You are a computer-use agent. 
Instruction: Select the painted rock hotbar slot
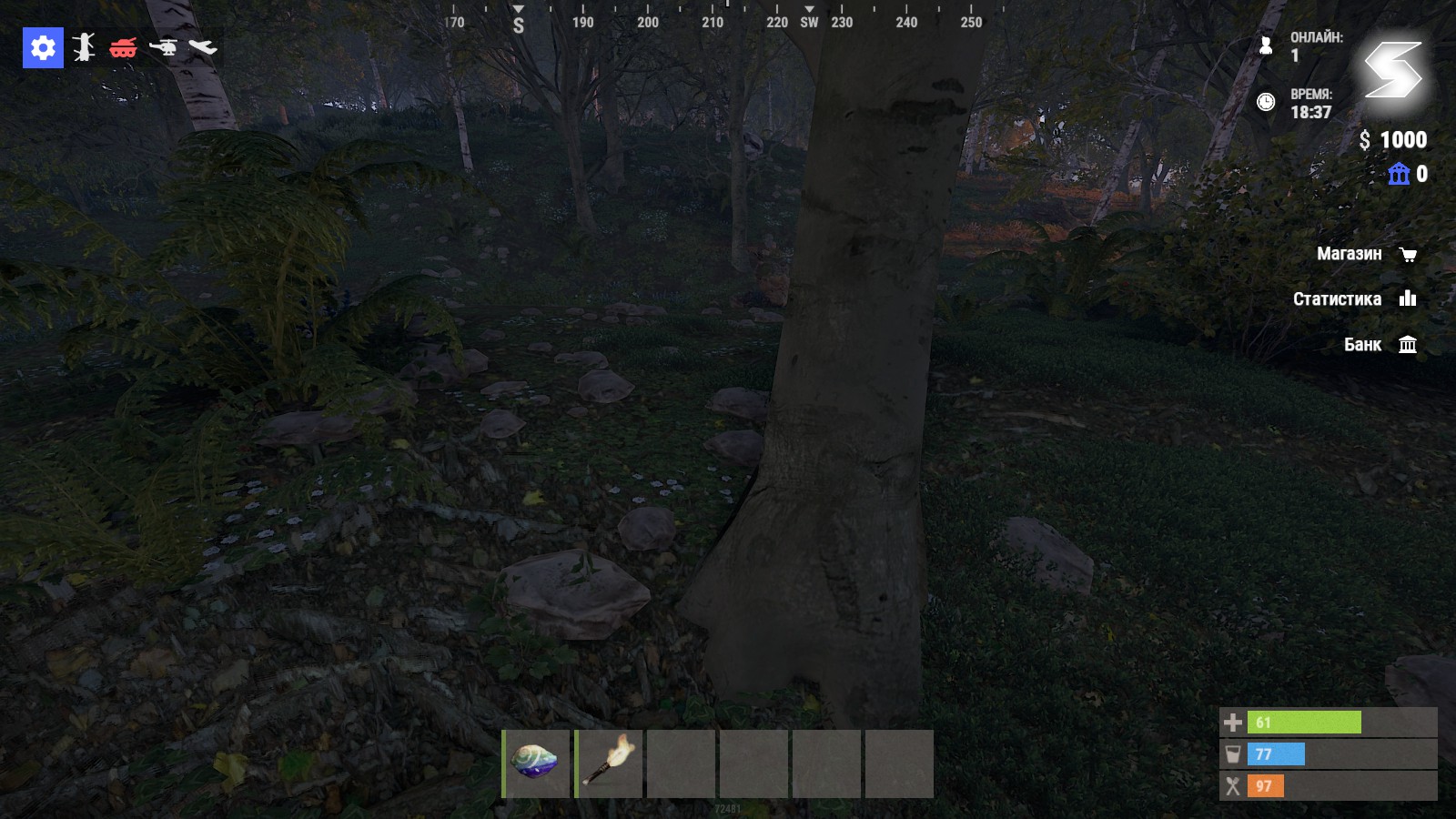[x=536, y=763]
